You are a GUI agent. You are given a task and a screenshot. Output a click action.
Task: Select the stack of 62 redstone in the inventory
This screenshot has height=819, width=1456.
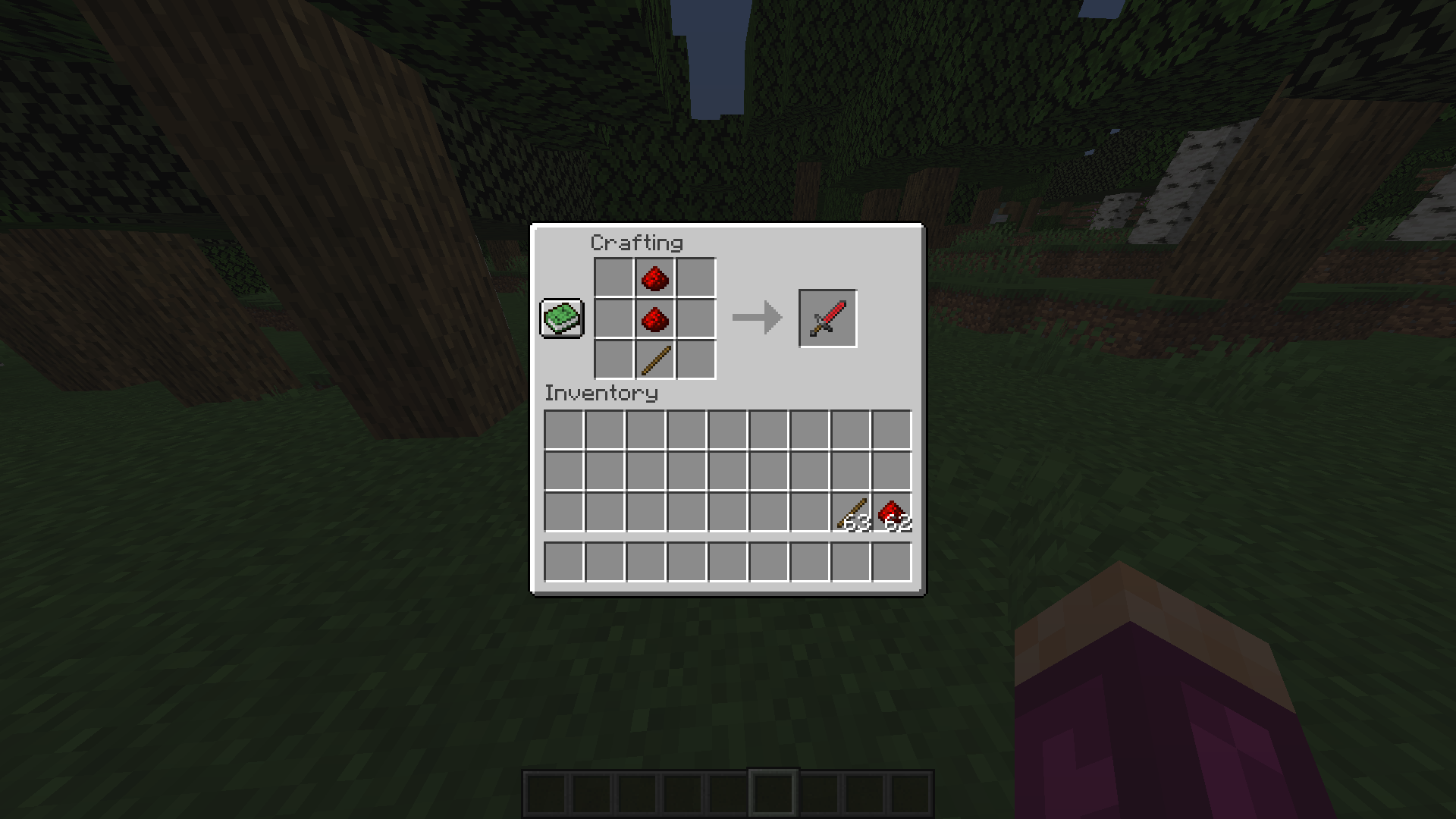(892, 512)
